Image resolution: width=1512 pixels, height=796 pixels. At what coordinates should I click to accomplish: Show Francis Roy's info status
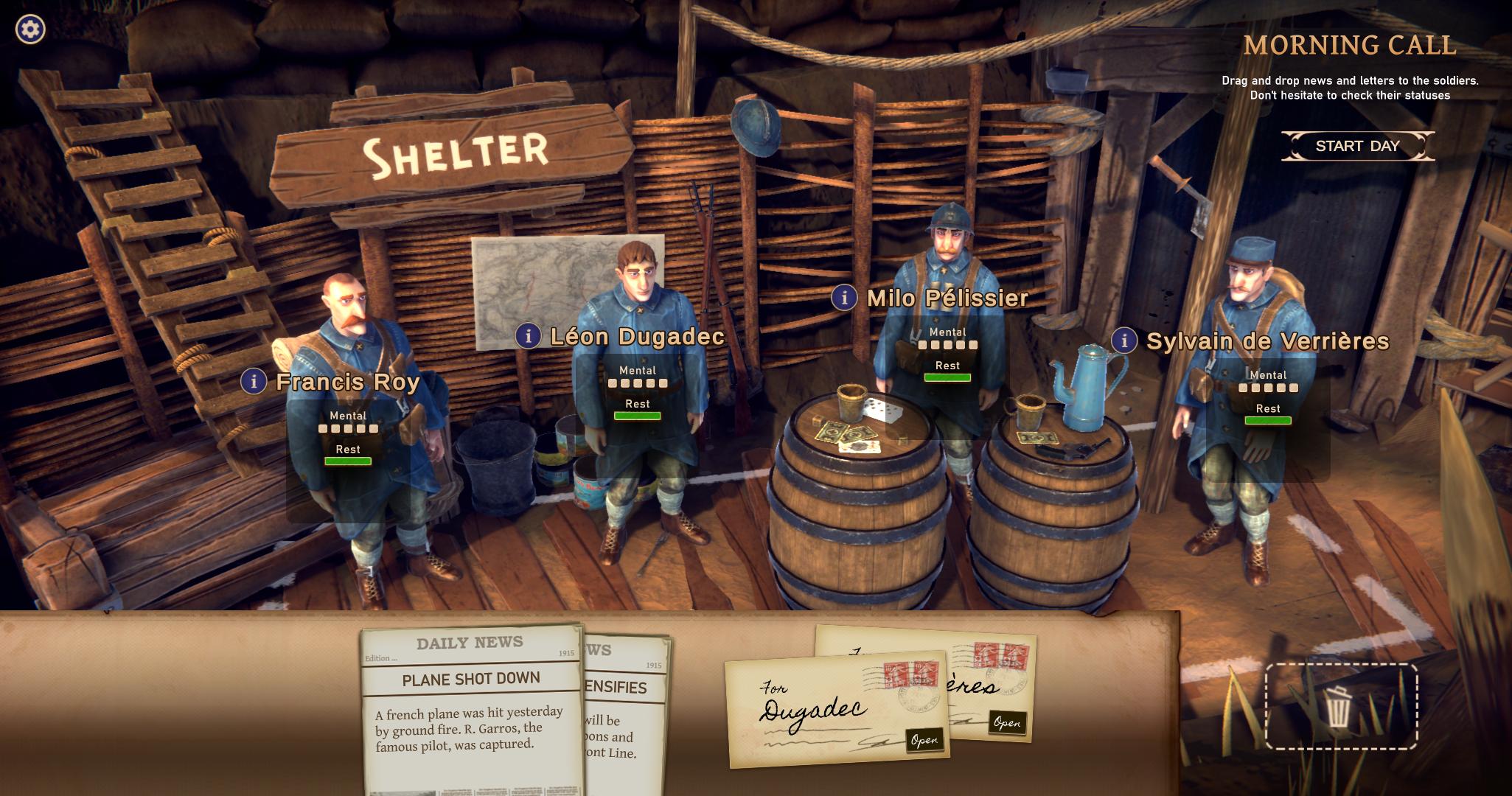[x=254, y=381]
